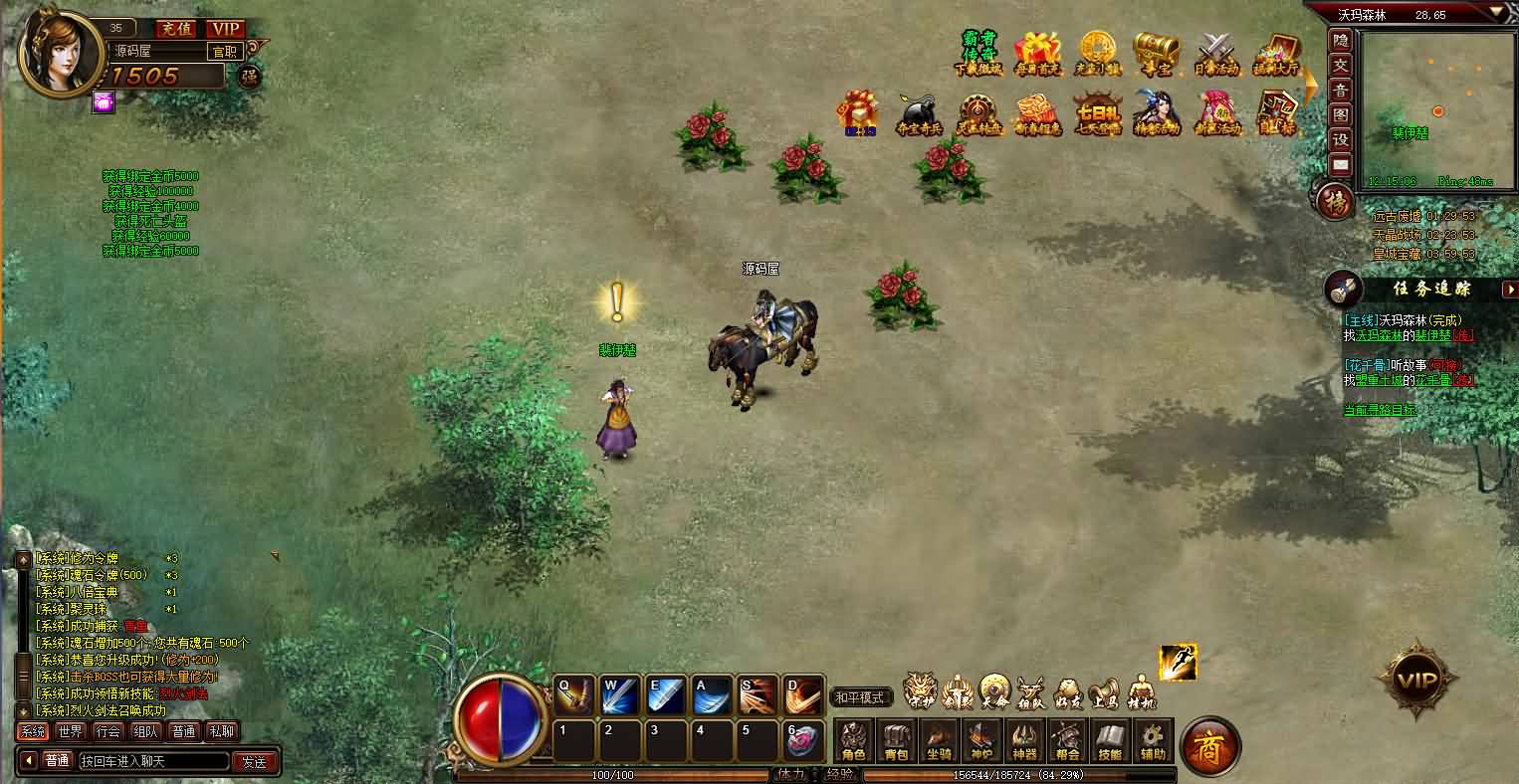
Task: Open the 技能 skills book
Action: 1110,740
